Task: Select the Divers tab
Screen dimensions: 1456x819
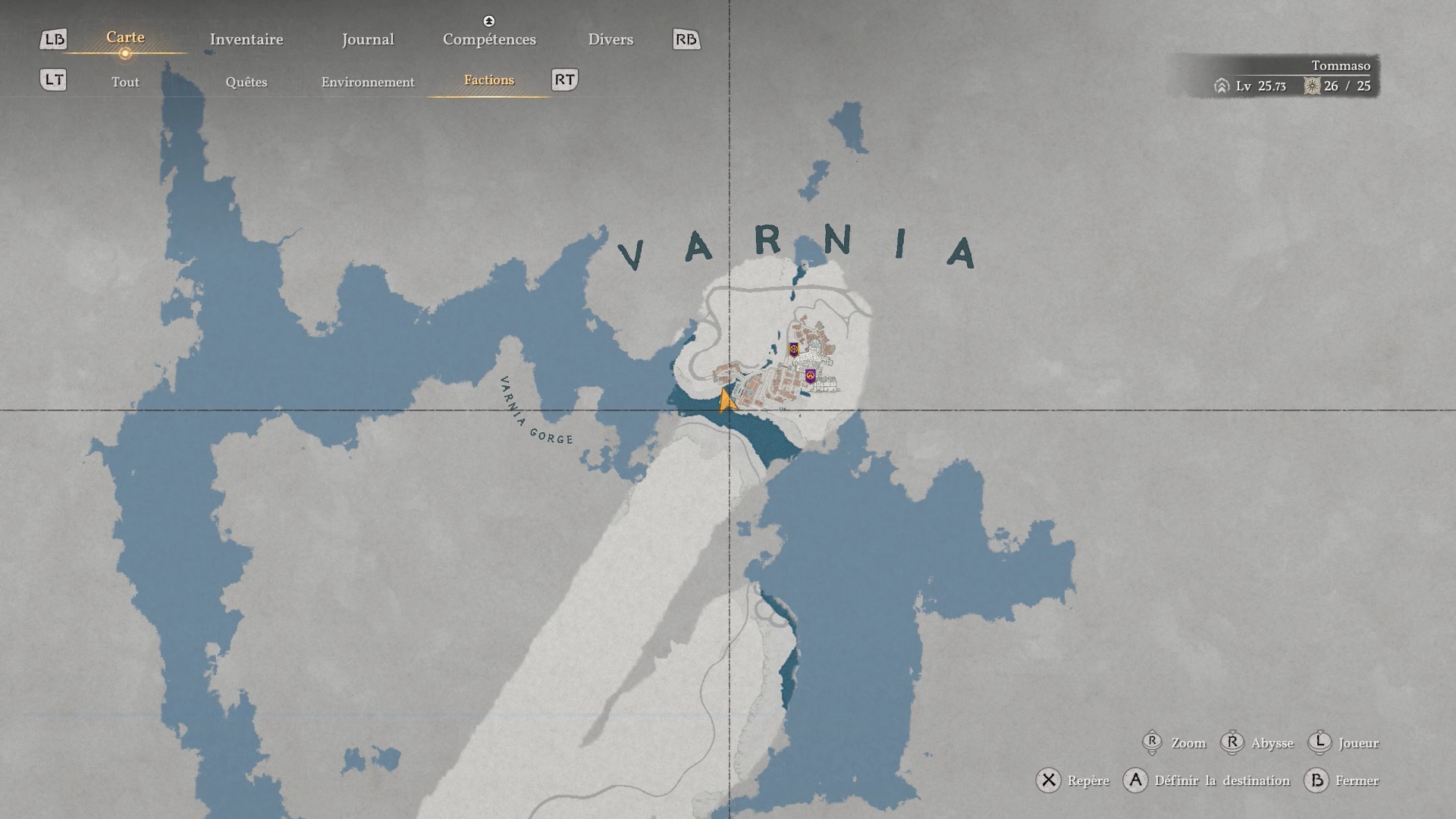Action: coord(610,39)
